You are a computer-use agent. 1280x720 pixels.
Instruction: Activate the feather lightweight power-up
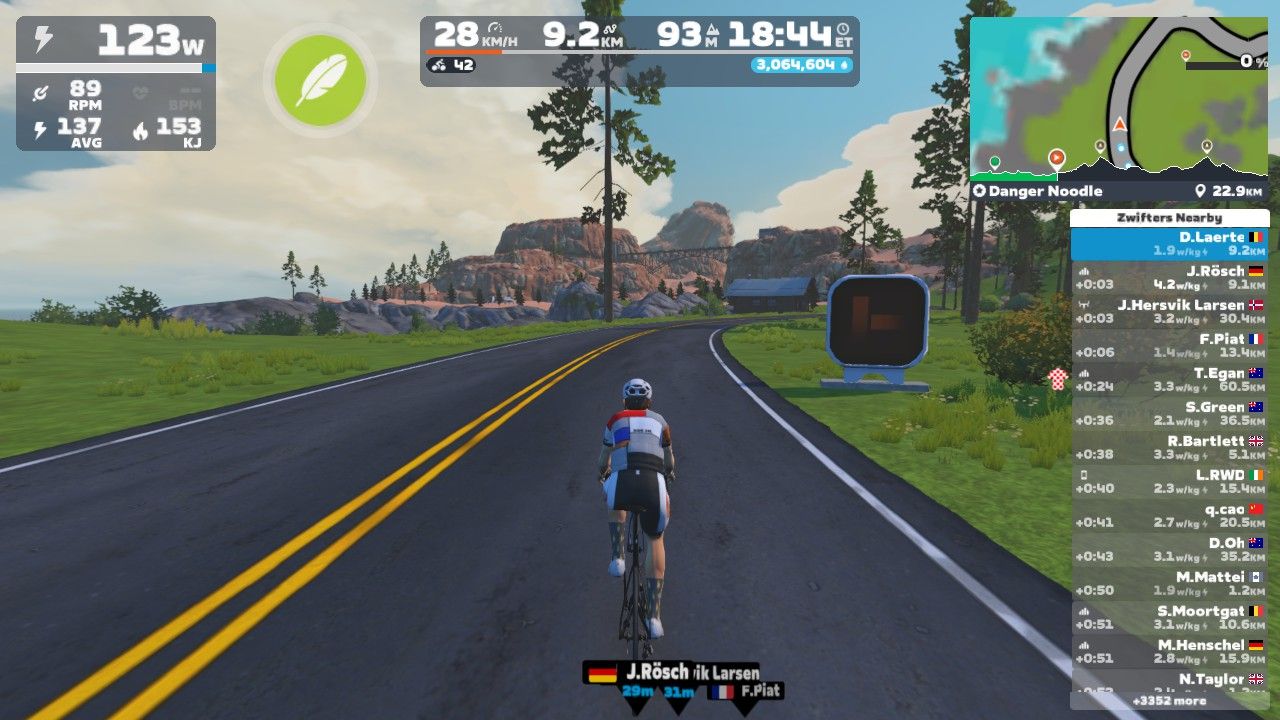click(320, 81)
